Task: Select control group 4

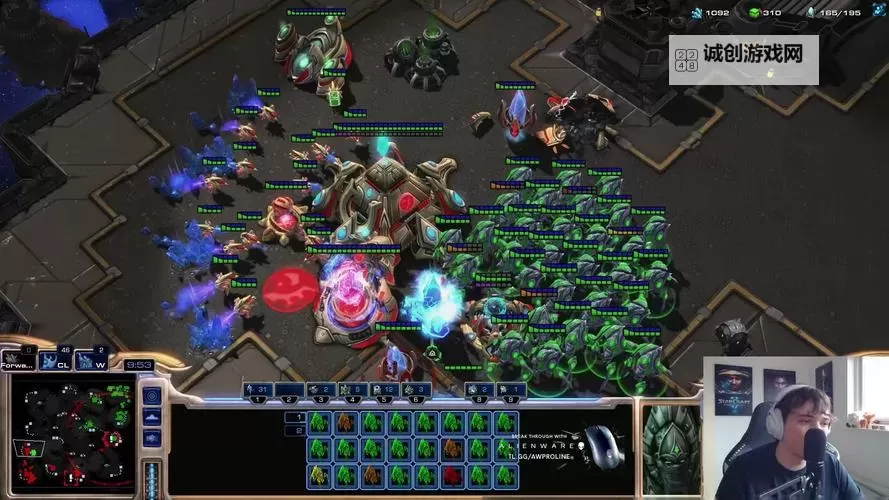Action: point(351,389)
